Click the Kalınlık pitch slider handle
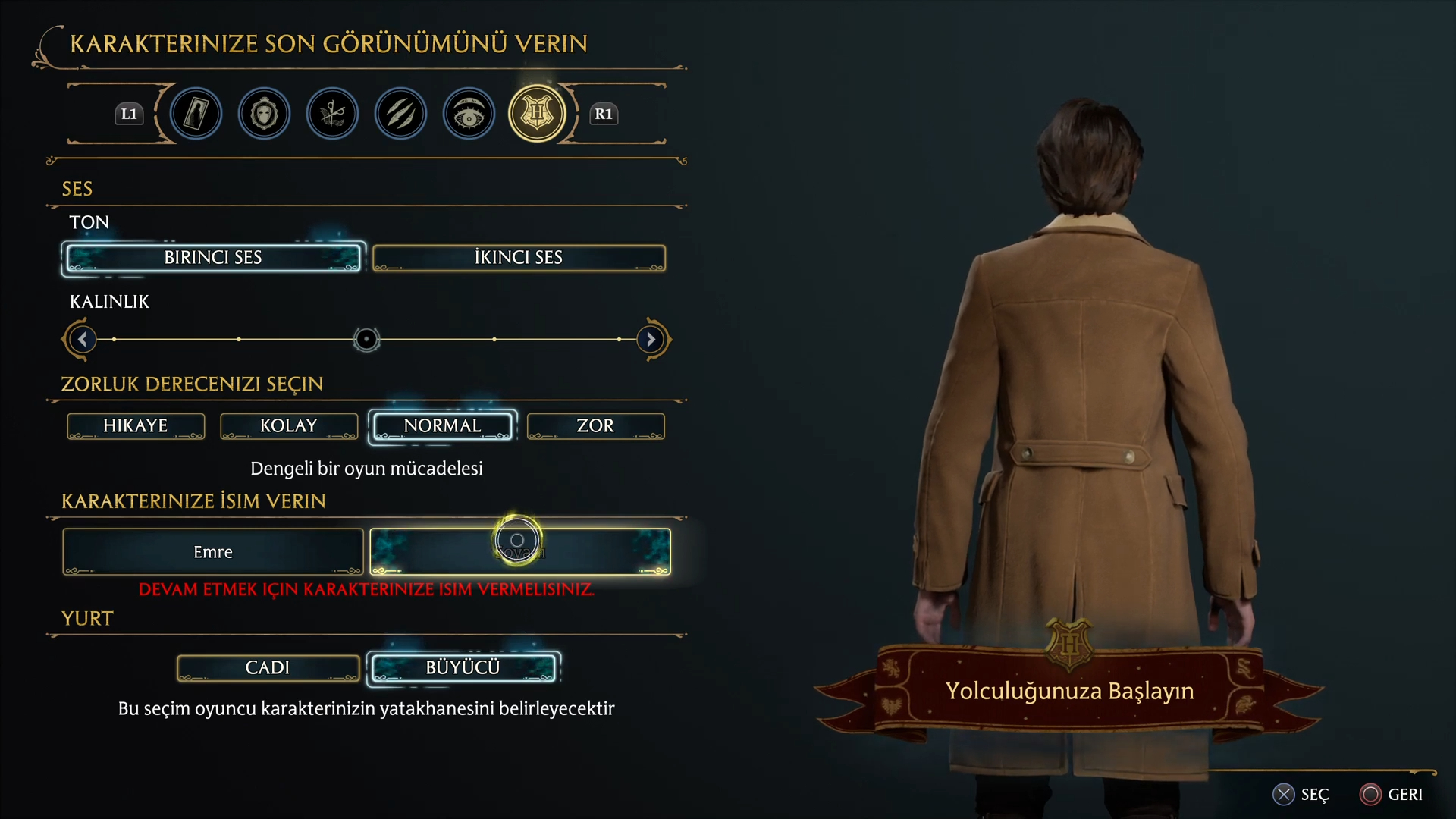This screenshot has height=819, width=1456. (x=366, y=339)
